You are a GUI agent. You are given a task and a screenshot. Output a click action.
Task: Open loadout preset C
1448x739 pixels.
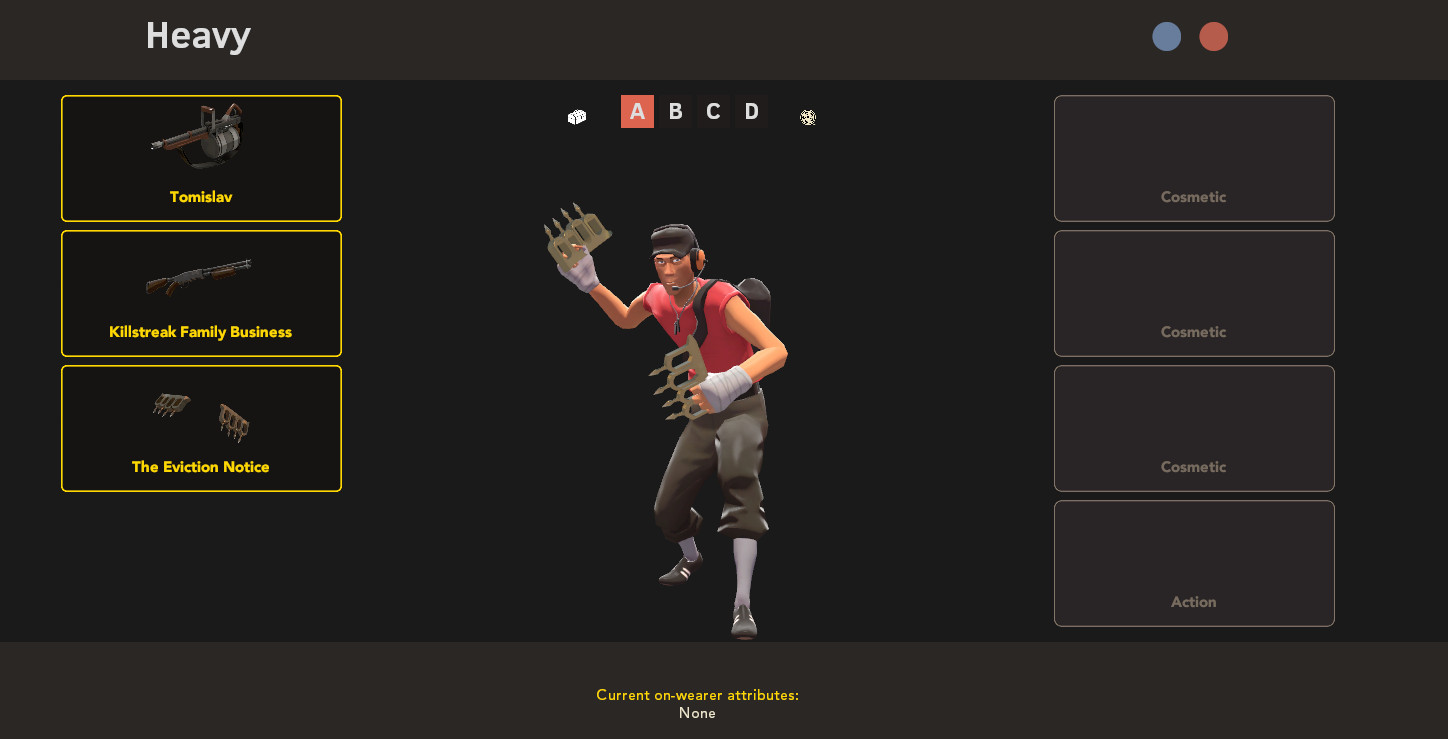click(x=713, y=111)
